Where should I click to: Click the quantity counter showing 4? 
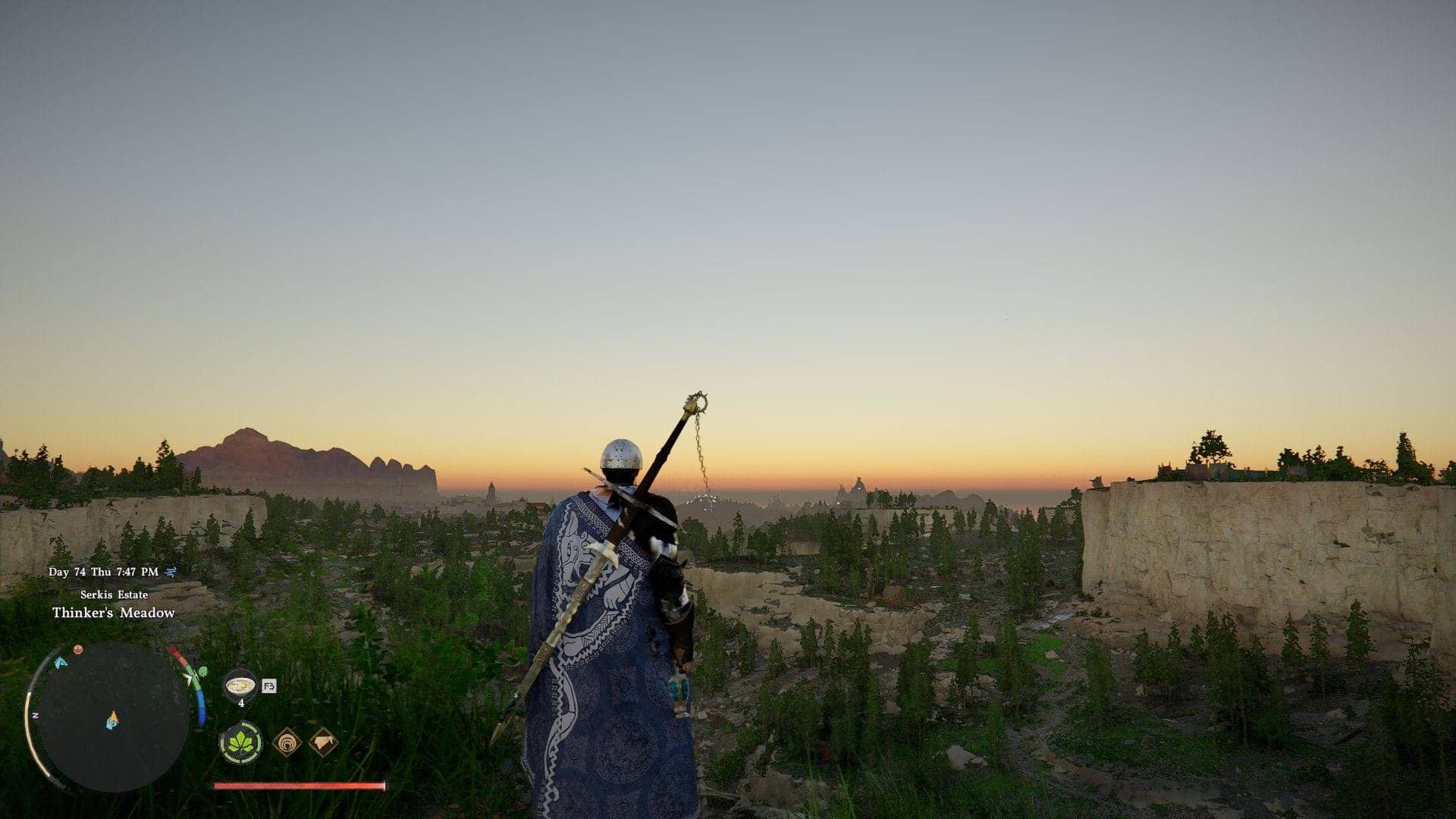tap(242, 702)
